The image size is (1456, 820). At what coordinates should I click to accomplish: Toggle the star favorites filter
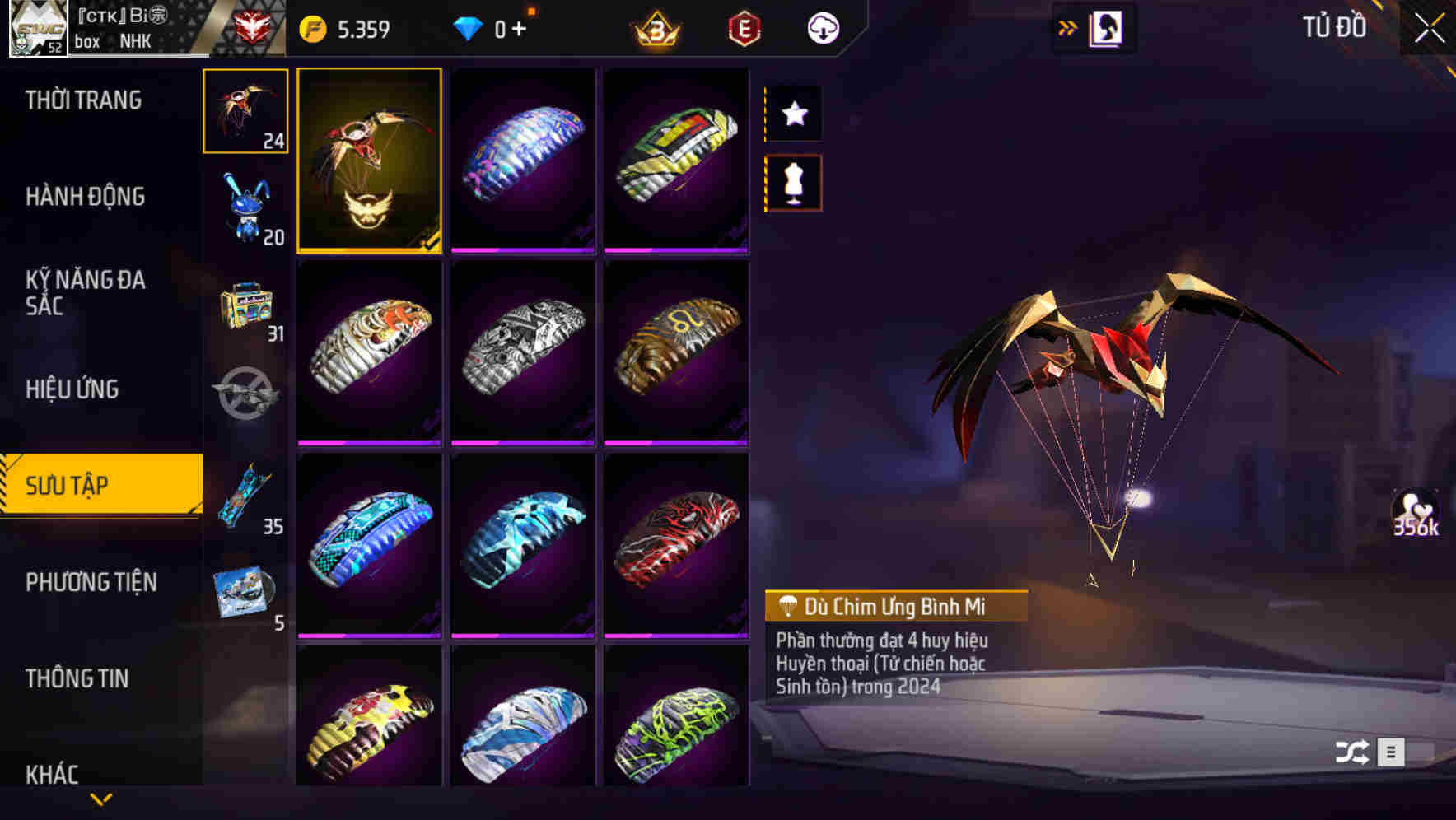pos(793,114)
